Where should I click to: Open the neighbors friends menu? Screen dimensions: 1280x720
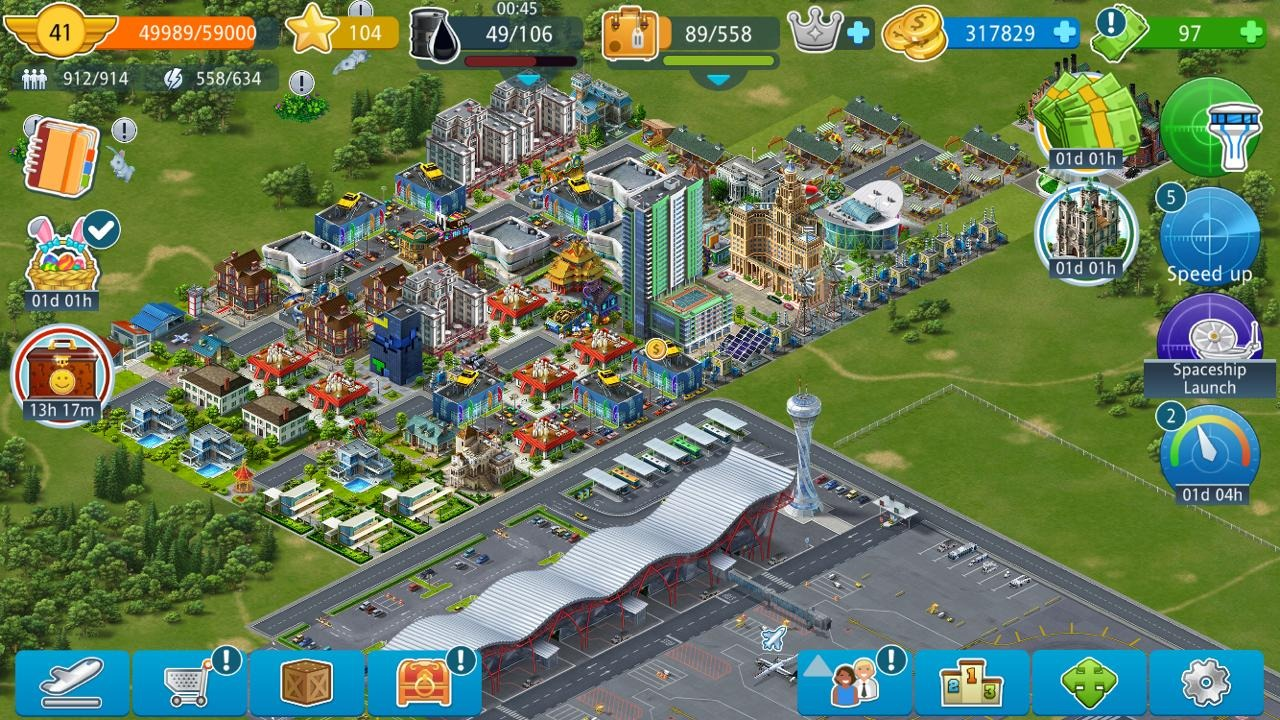pos(855,683)
